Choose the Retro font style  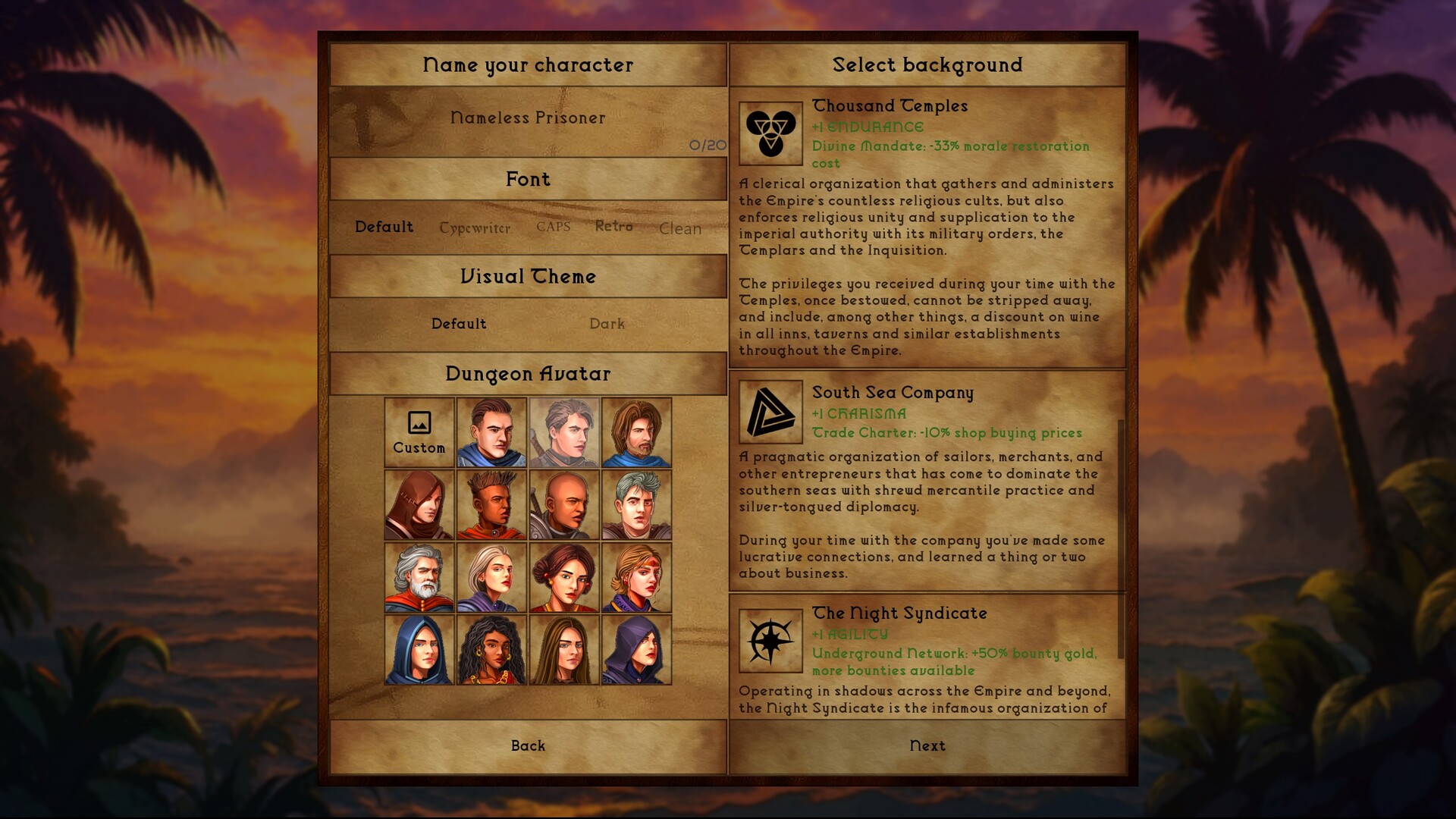[x=615, y=226]
